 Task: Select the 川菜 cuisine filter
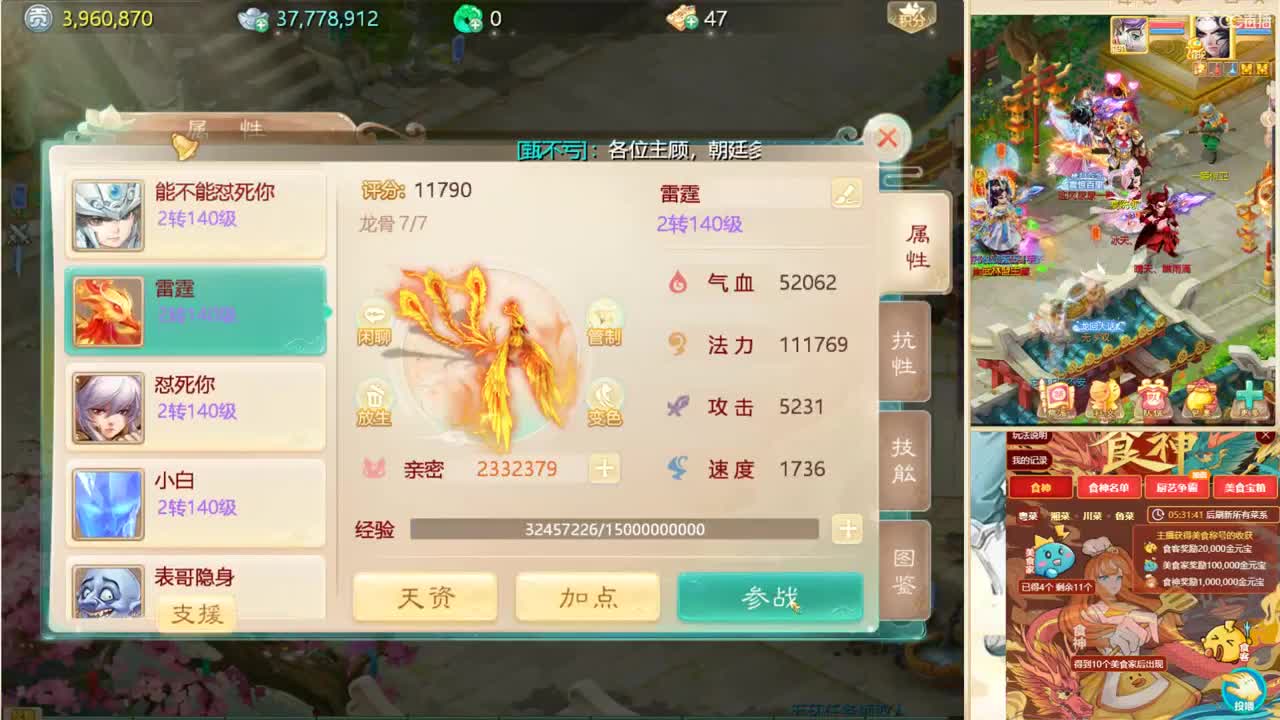click(x=1094, y=516)
